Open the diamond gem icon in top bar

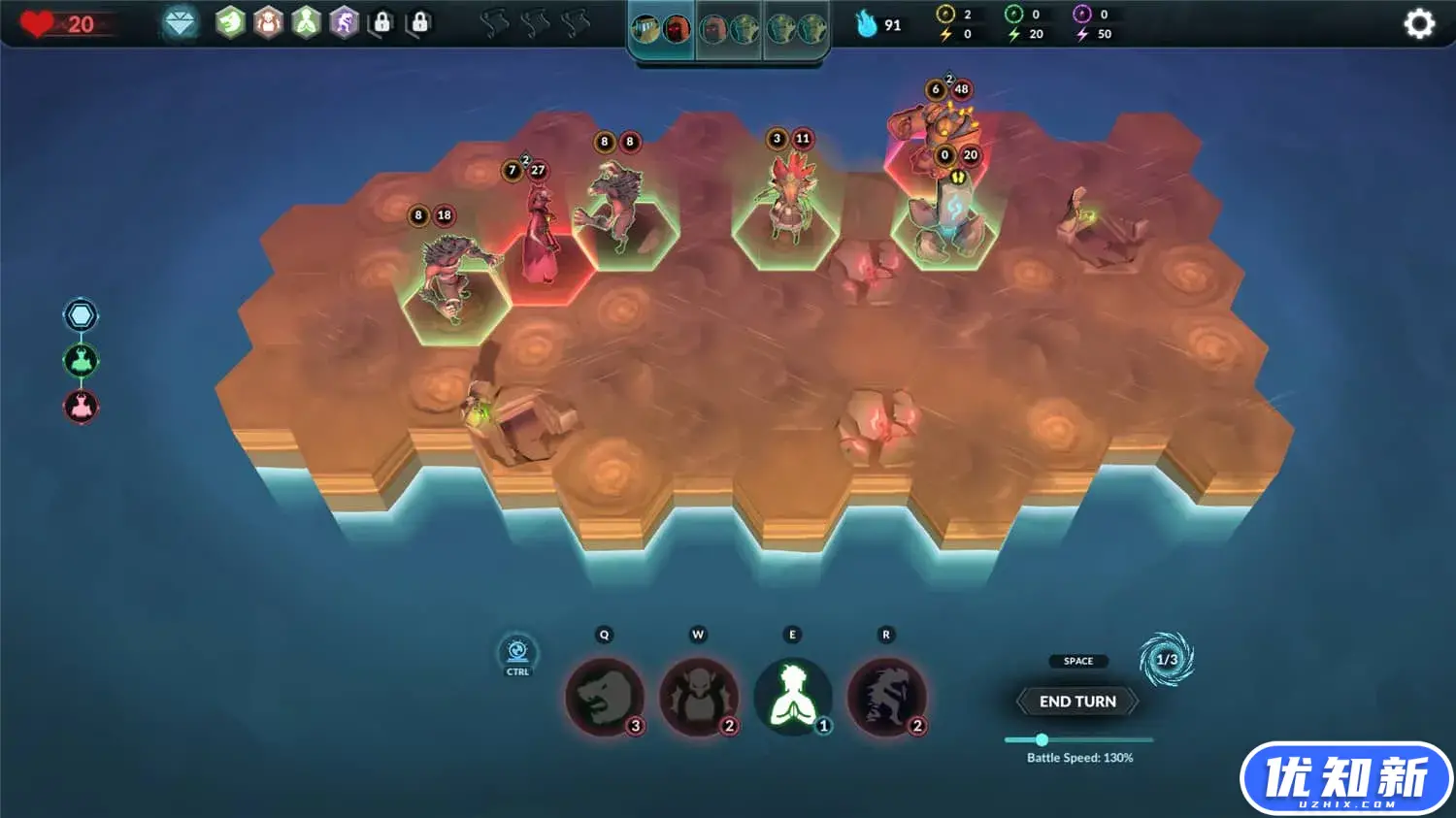[180, 22]
